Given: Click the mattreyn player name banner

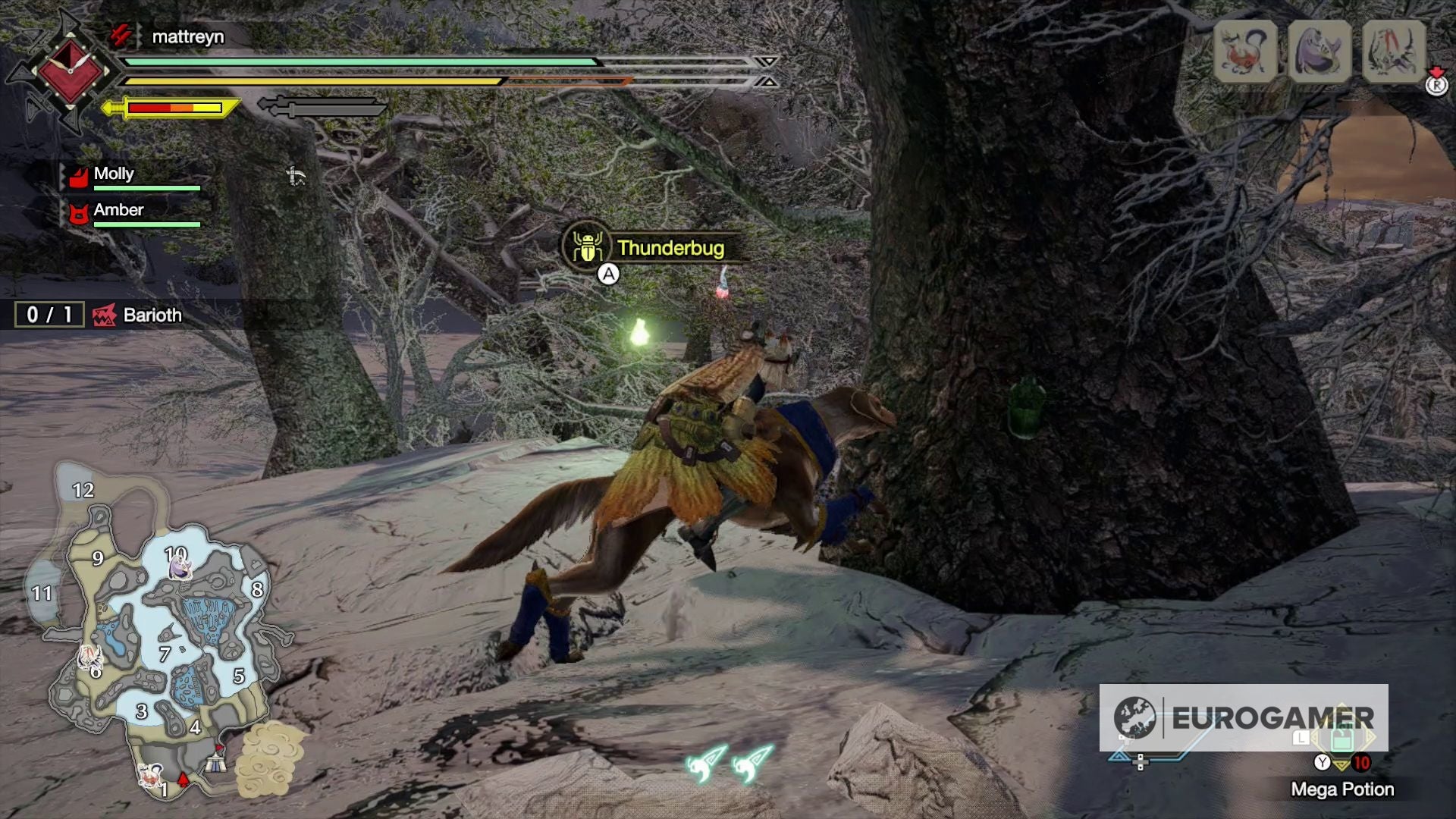Looking at the screenshot, I should (190, 36).
